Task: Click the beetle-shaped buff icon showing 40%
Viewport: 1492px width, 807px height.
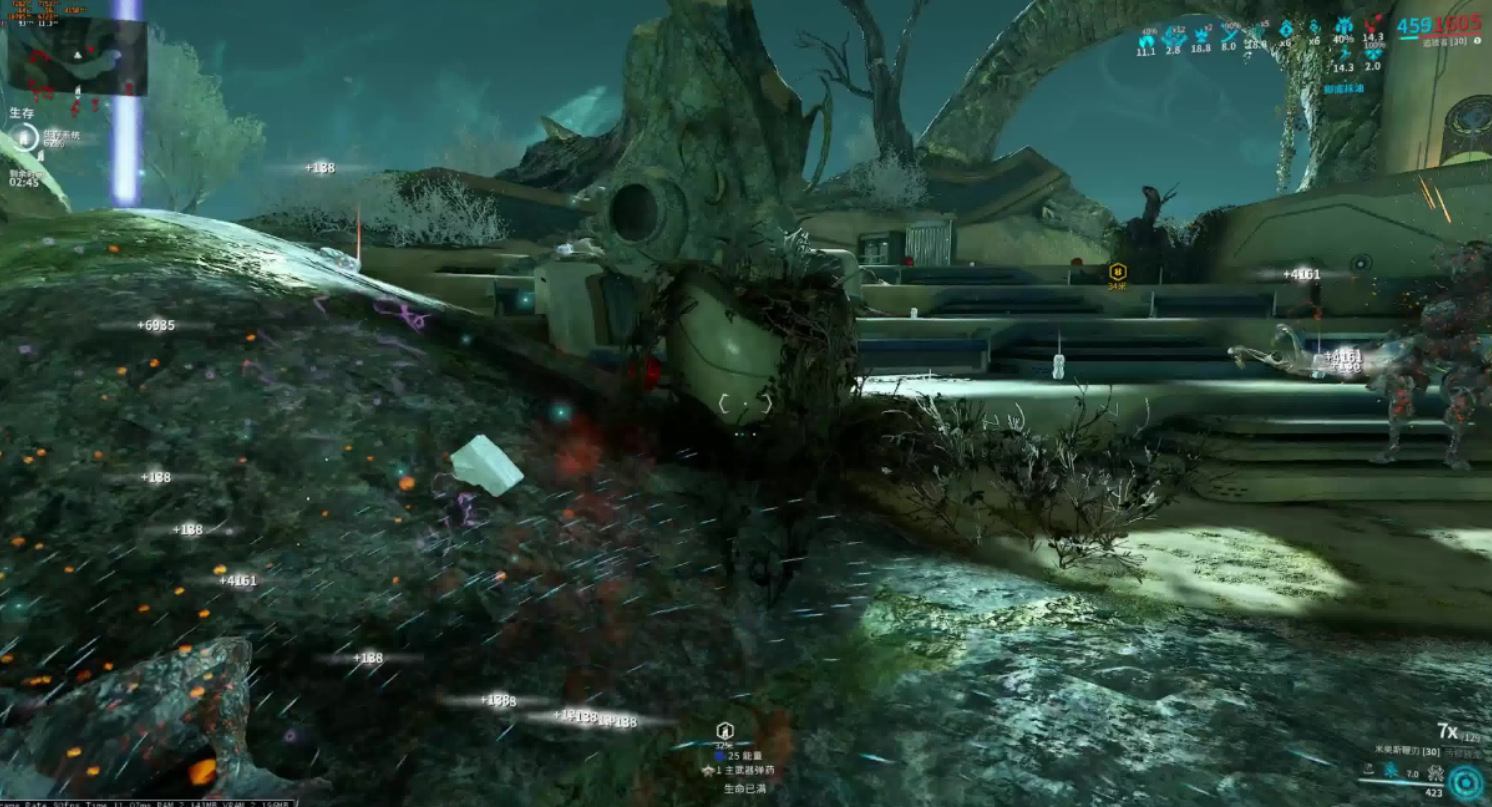Action: click(1343, 30)
